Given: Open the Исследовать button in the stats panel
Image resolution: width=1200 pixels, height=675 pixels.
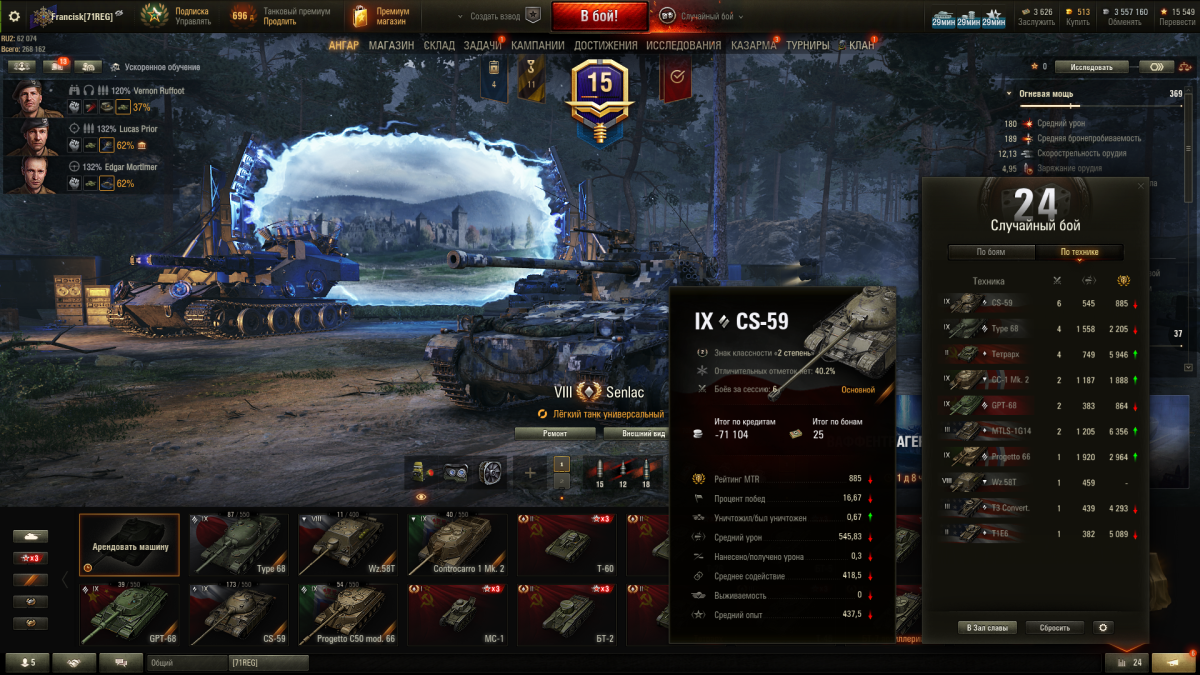Looking at the screenshot, I should tap(1091, 67).
